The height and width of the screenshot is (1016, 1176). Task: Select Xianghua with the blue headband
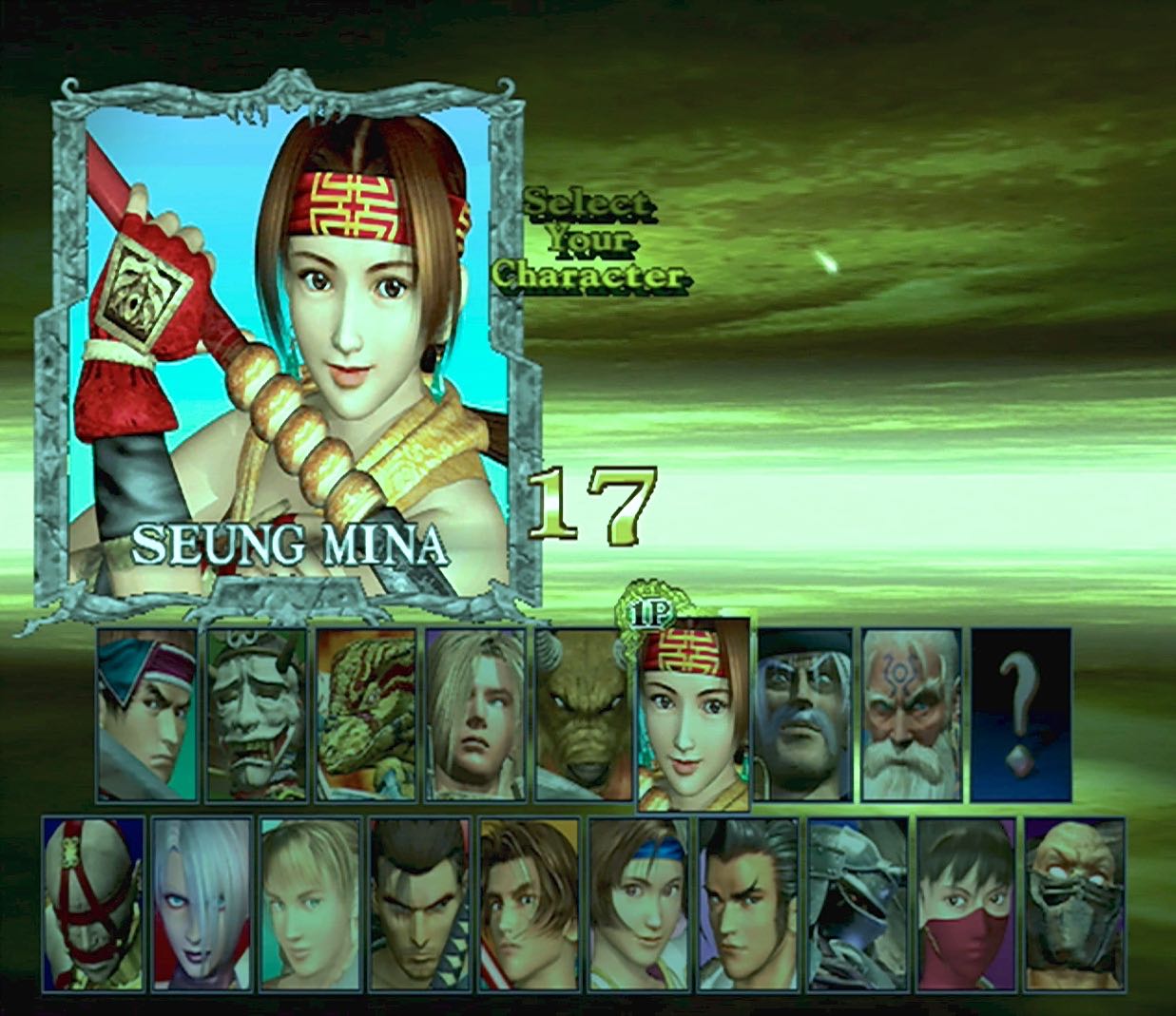click(639, 903)
